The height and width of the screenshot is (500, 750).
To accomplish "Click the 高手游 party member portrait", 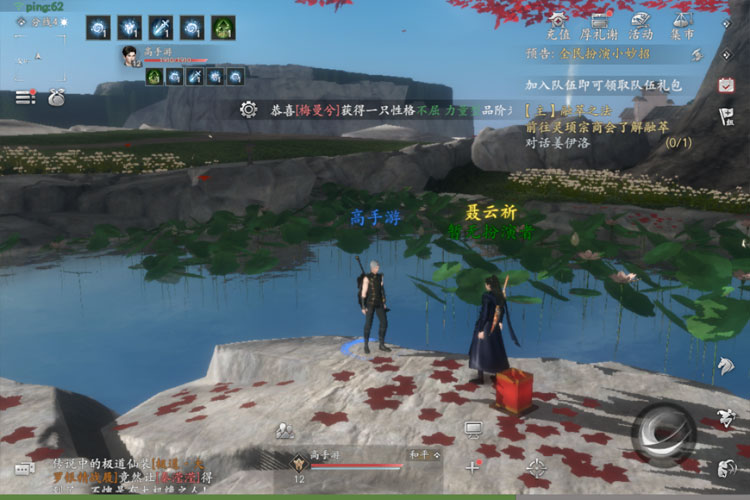I will (129, 55).
